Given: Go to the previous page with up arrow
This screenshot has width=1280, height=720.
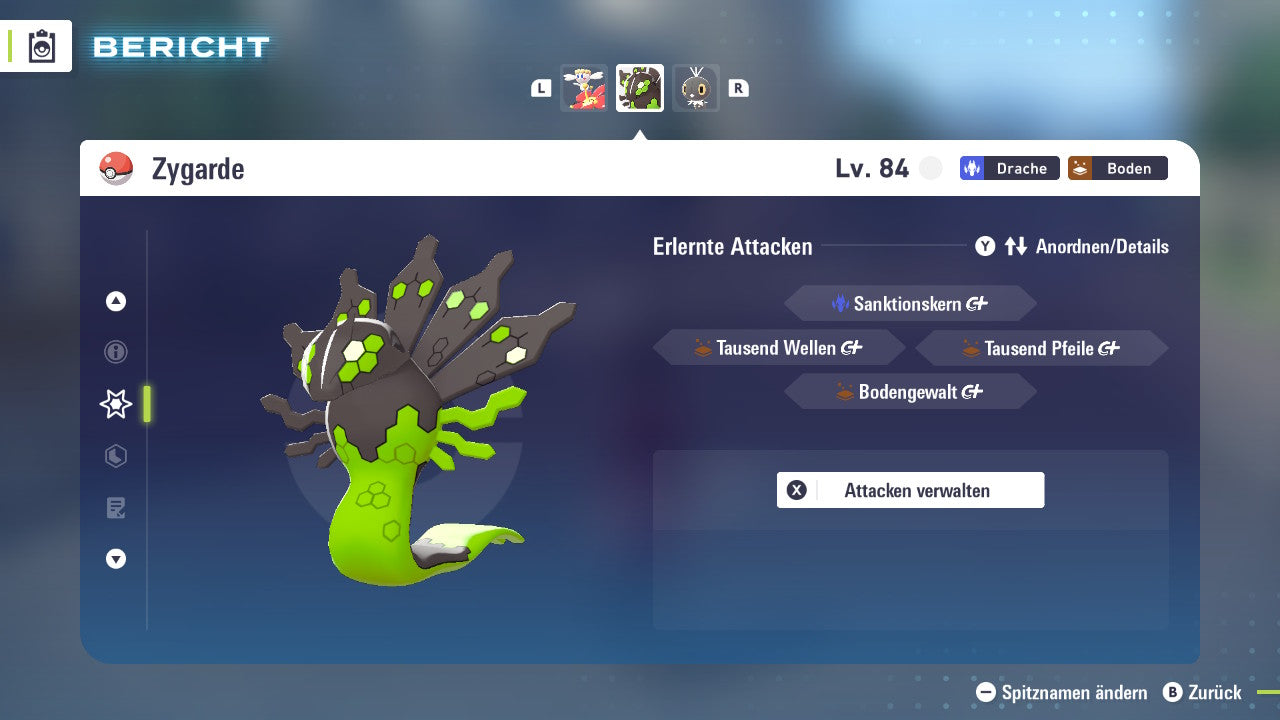Looking at the screenshot, I should pyautogui.click(x=116, y=301).
